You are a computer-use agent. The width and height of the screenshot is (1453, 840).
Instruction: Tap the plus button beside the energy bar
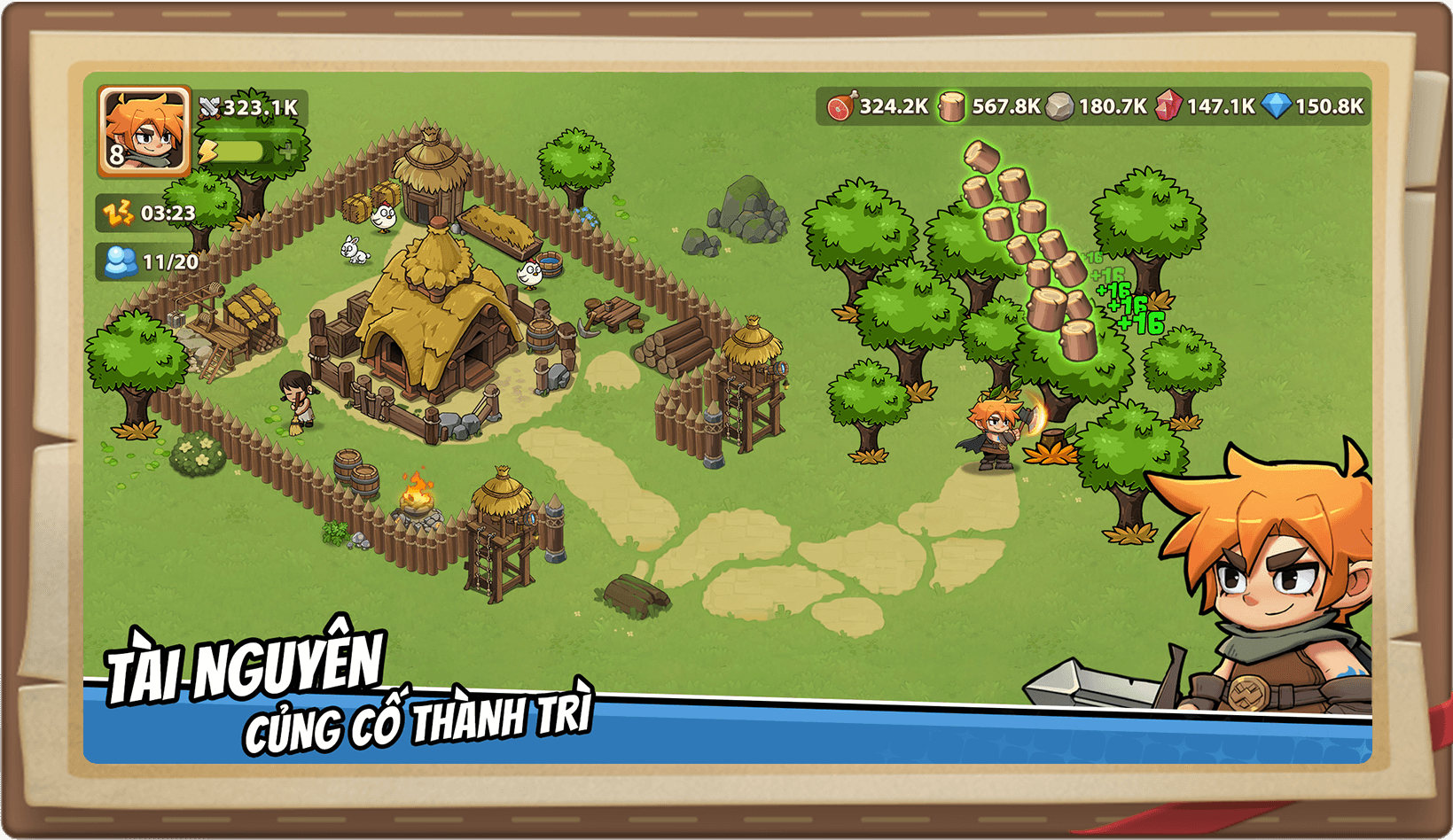(x=287, y=152)
